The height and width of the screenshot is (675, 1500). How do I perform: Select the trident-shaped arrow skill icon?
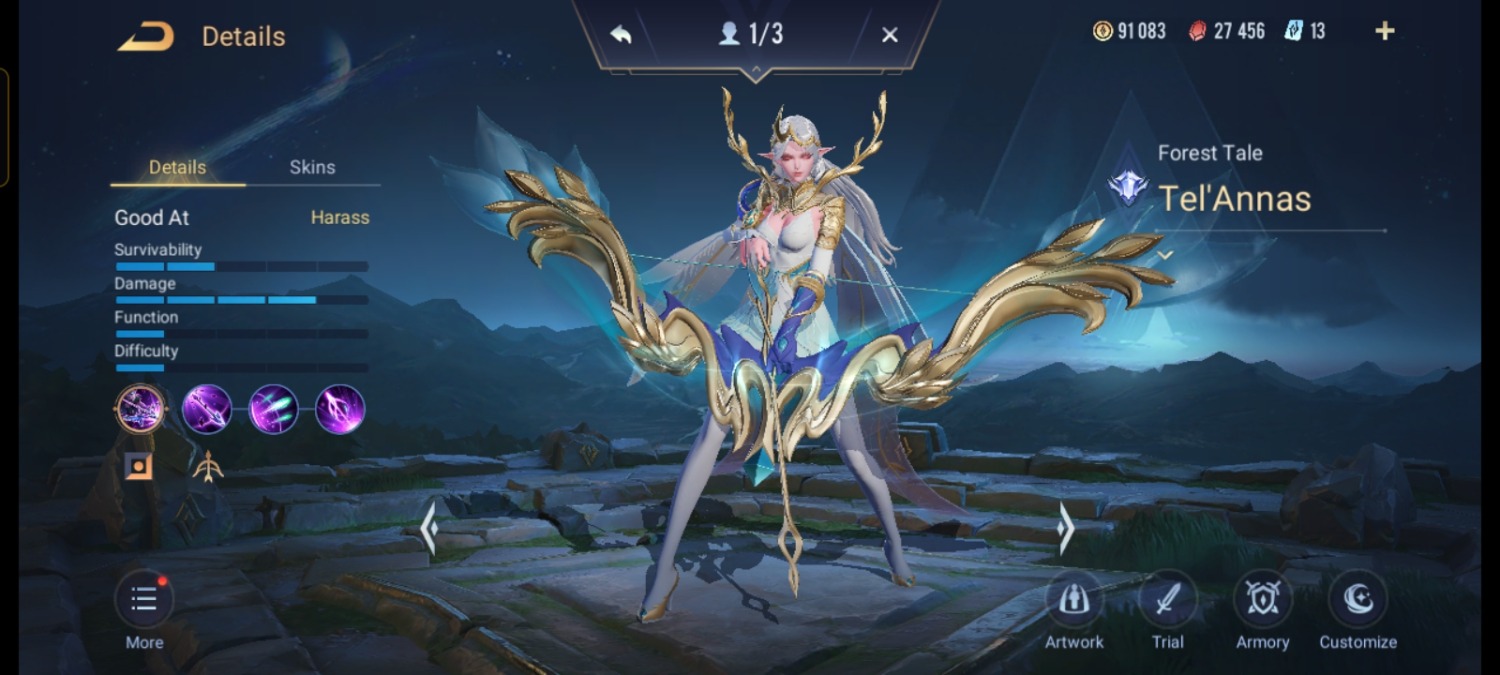click(340, 409)
